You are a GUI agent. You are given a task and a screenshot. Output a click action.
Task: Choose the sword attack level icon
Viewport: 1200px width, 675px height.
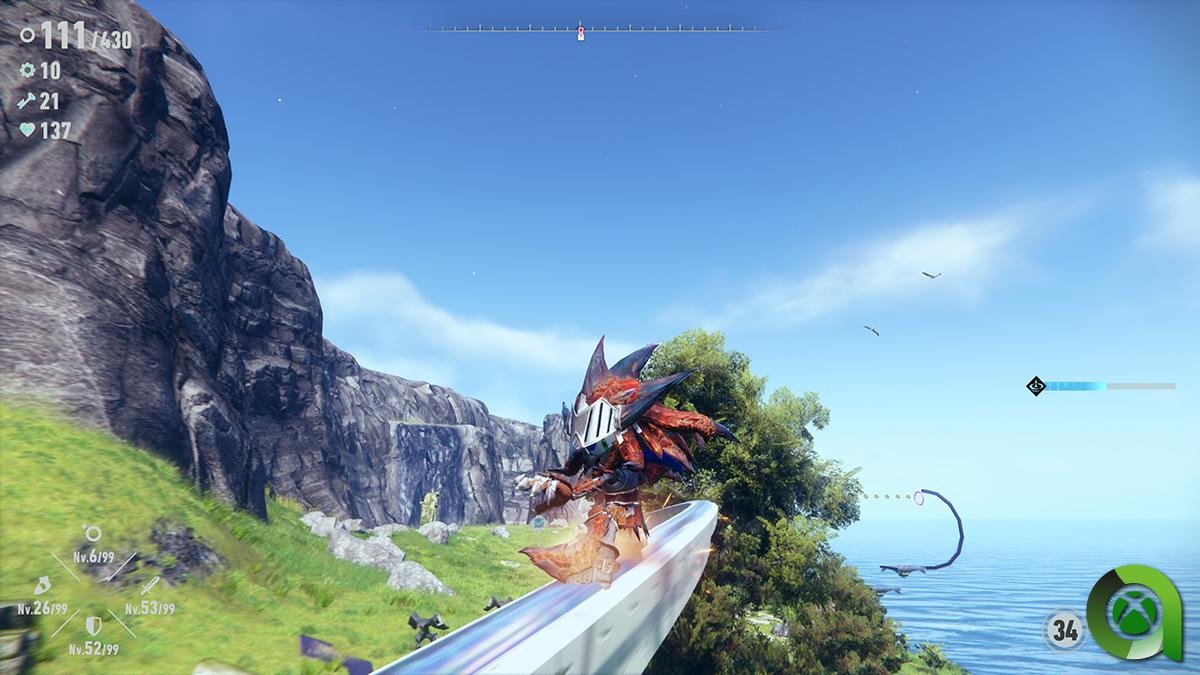(x=149, y=585)
